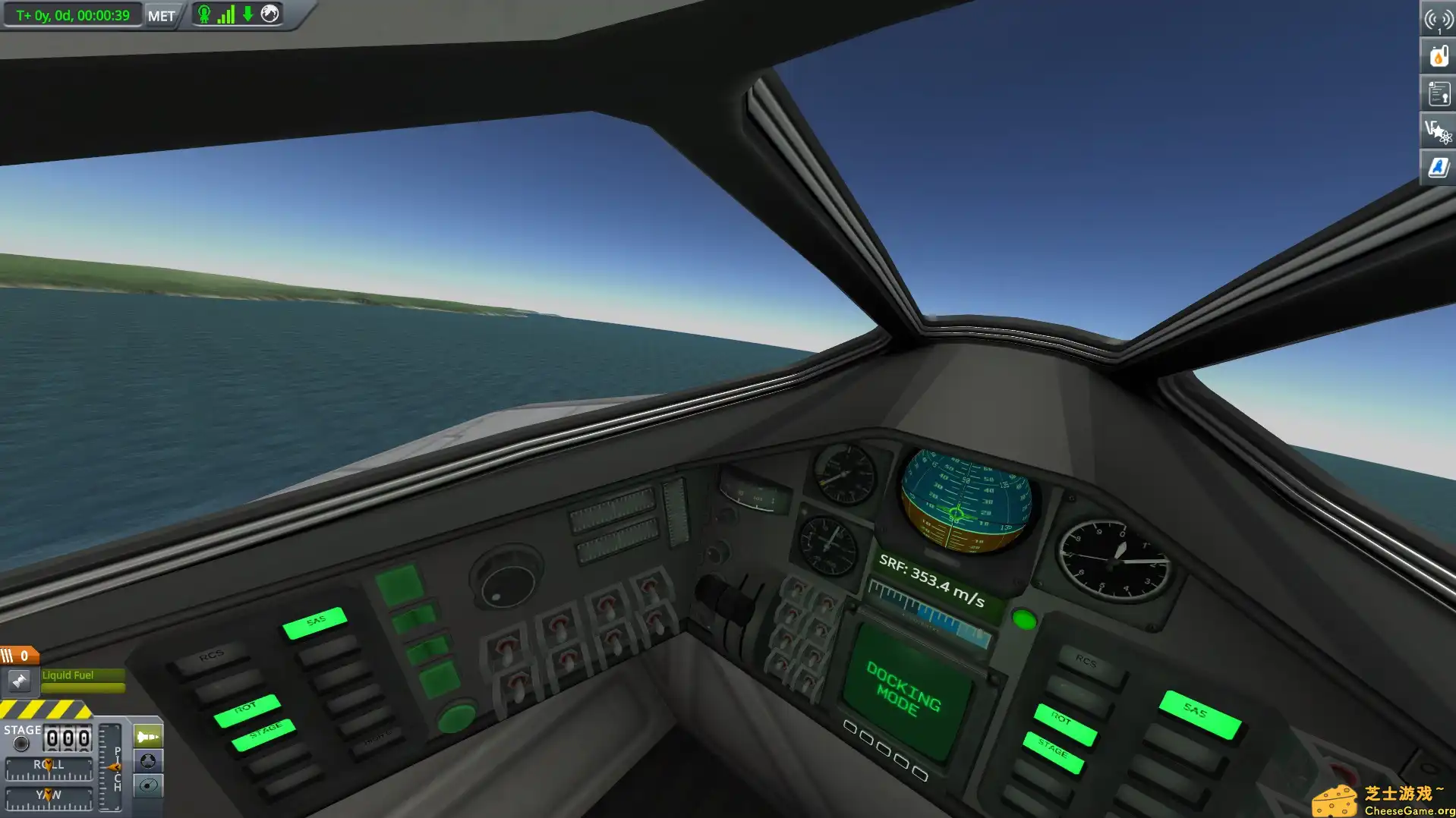Click the navball attitude indicator on the dashboard
The image size is (1456, 818).
[964, 501]
